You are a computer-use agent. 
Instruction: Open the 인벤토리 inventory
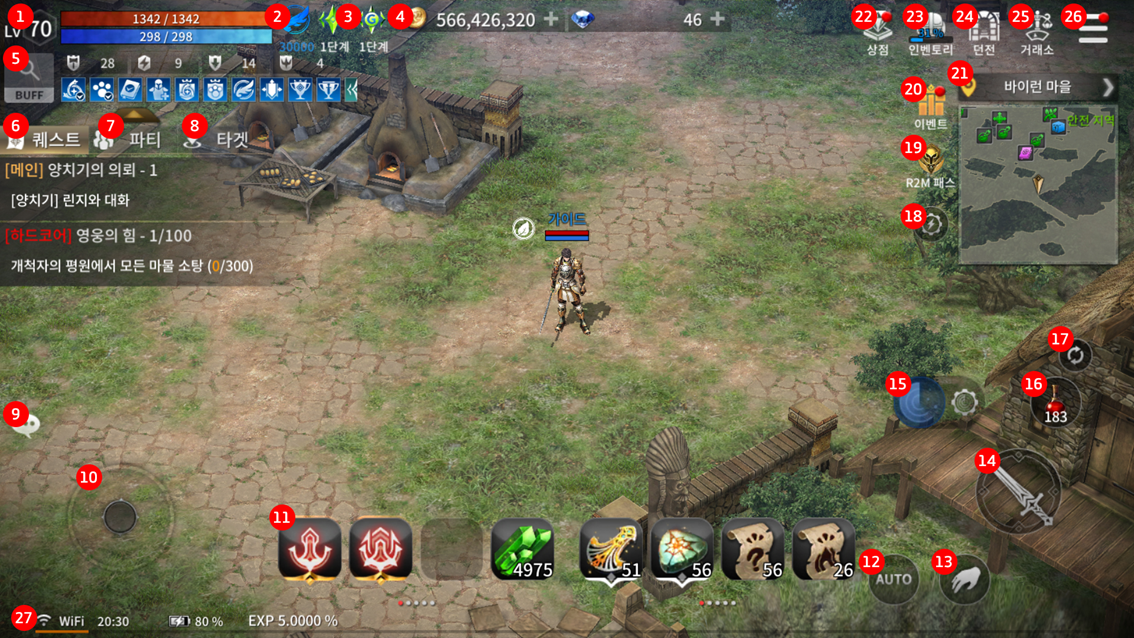tap(931, 31)
